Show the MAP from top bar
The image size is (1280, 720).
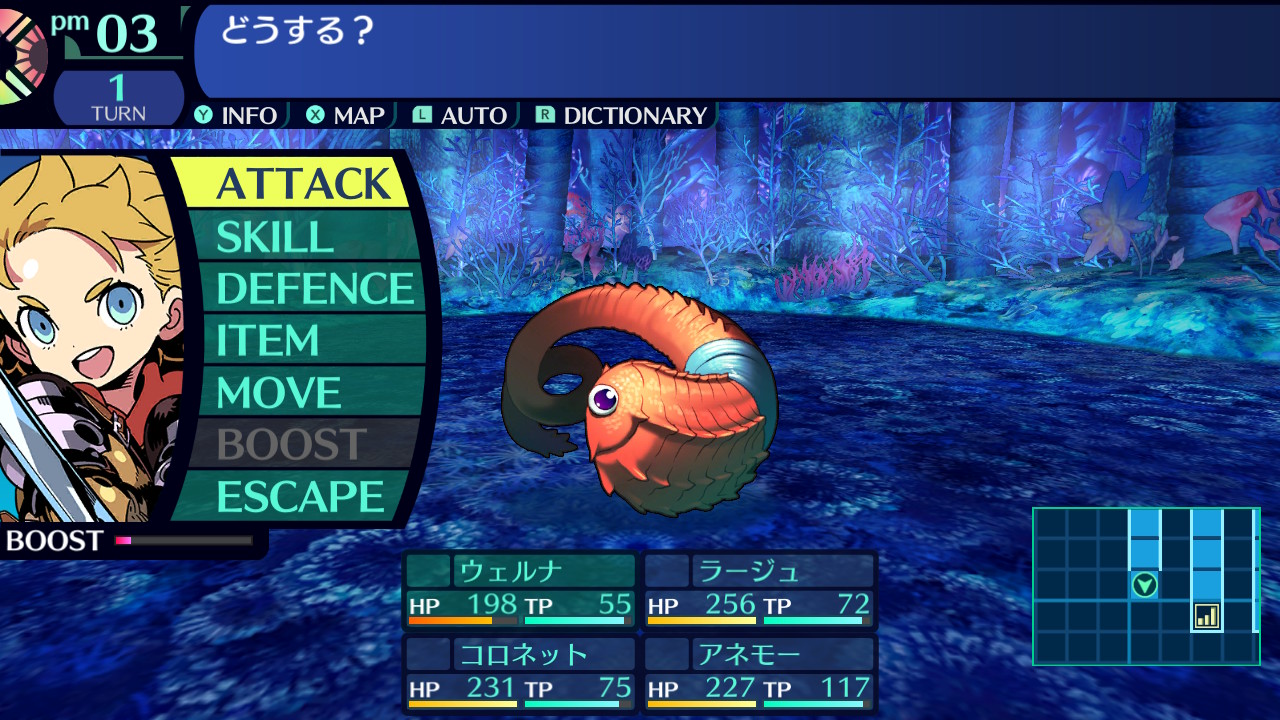click(346, 115)
